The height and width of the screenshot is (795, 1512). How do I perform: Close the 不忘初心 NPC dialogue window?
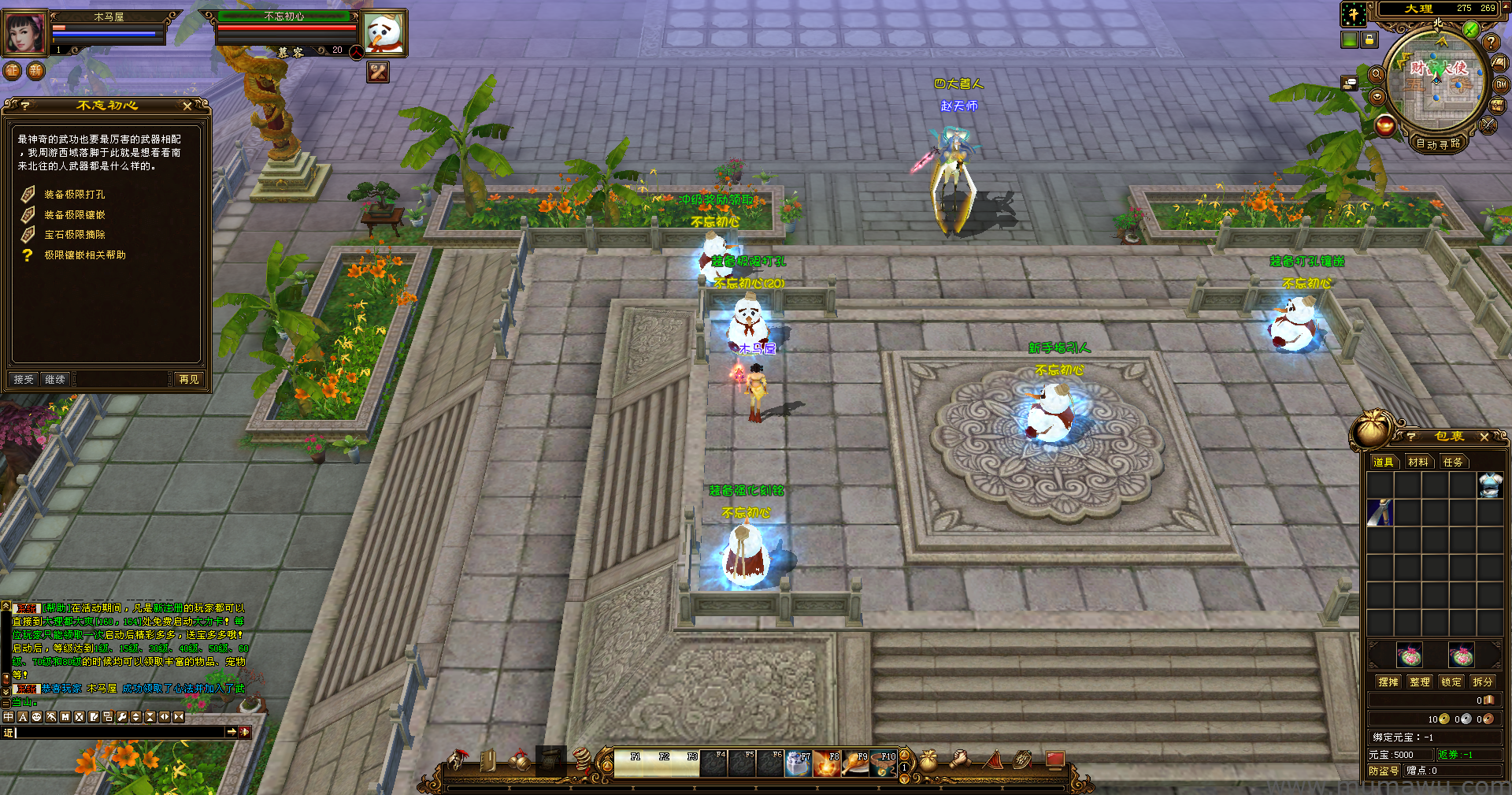[187, 106]
